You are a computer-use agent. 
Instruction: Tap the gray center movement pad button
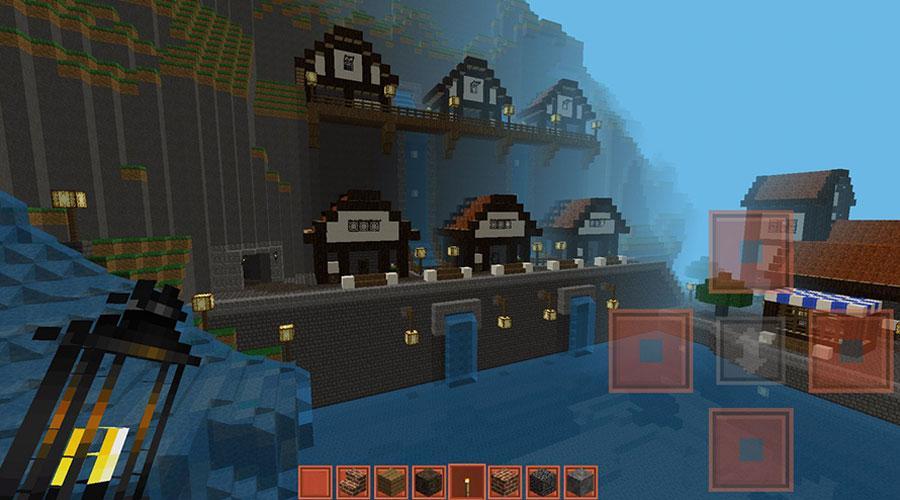pyautogui.click(x=751, y=350)
